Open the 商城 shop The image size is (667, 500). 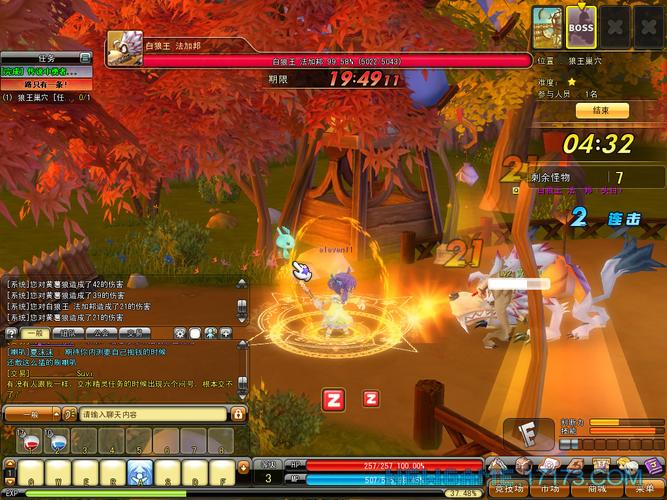pos(597,489)
